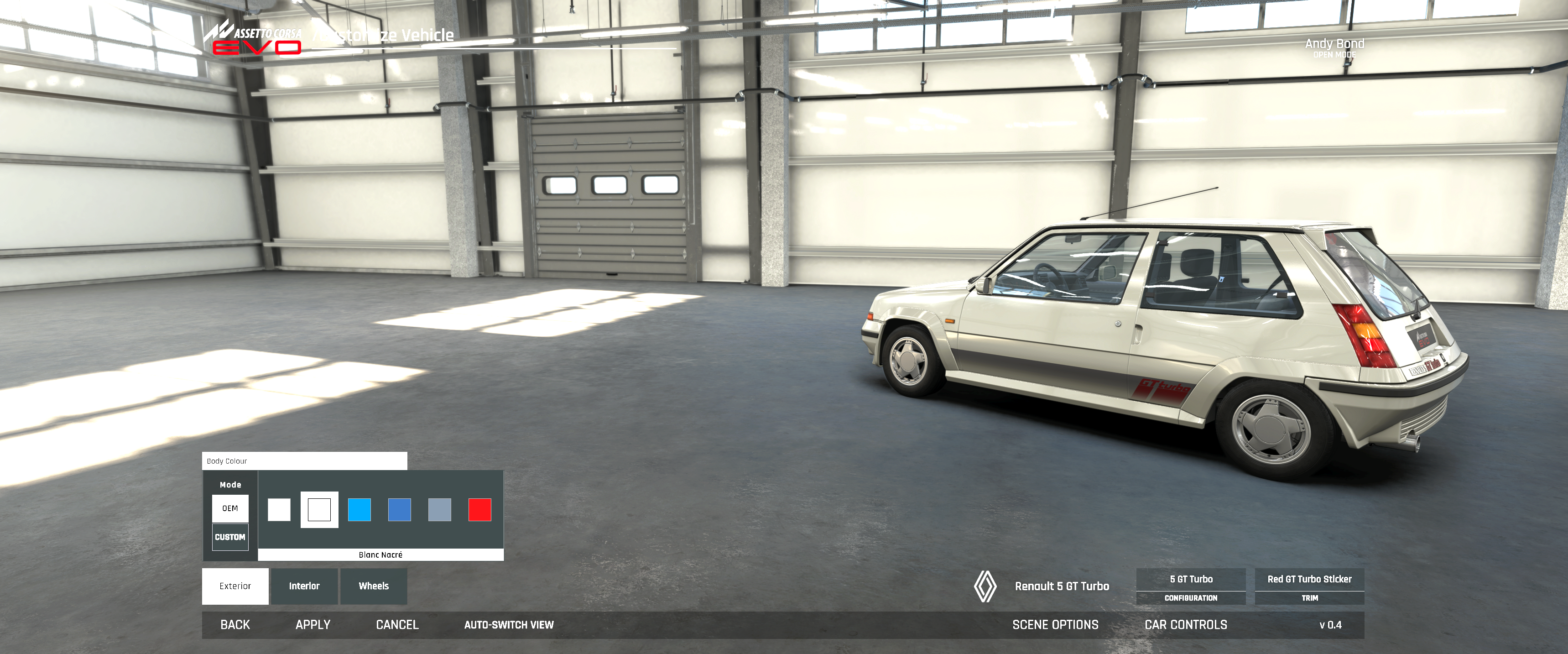Open SCENE OPTIONS

click(x=1055, y=625)
